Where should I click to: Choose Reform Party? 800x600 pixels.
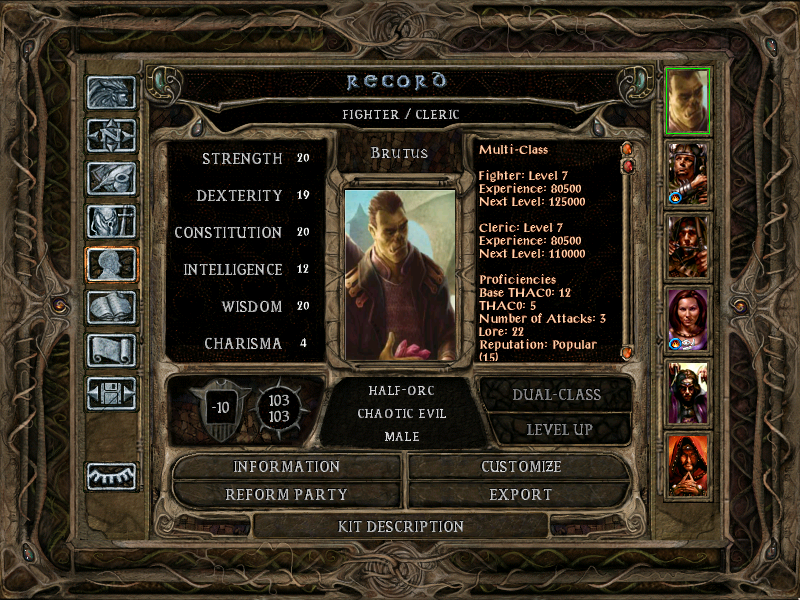coord(287,494)
